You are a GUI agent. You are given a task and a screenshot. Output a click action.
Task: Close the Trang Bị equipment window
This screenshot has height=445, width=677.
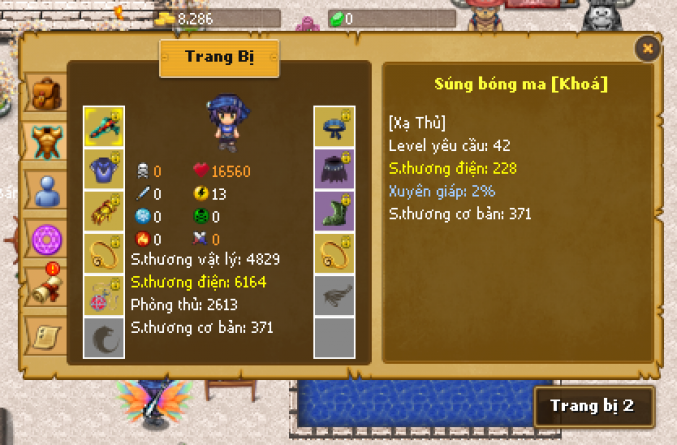tap(648, 48)
